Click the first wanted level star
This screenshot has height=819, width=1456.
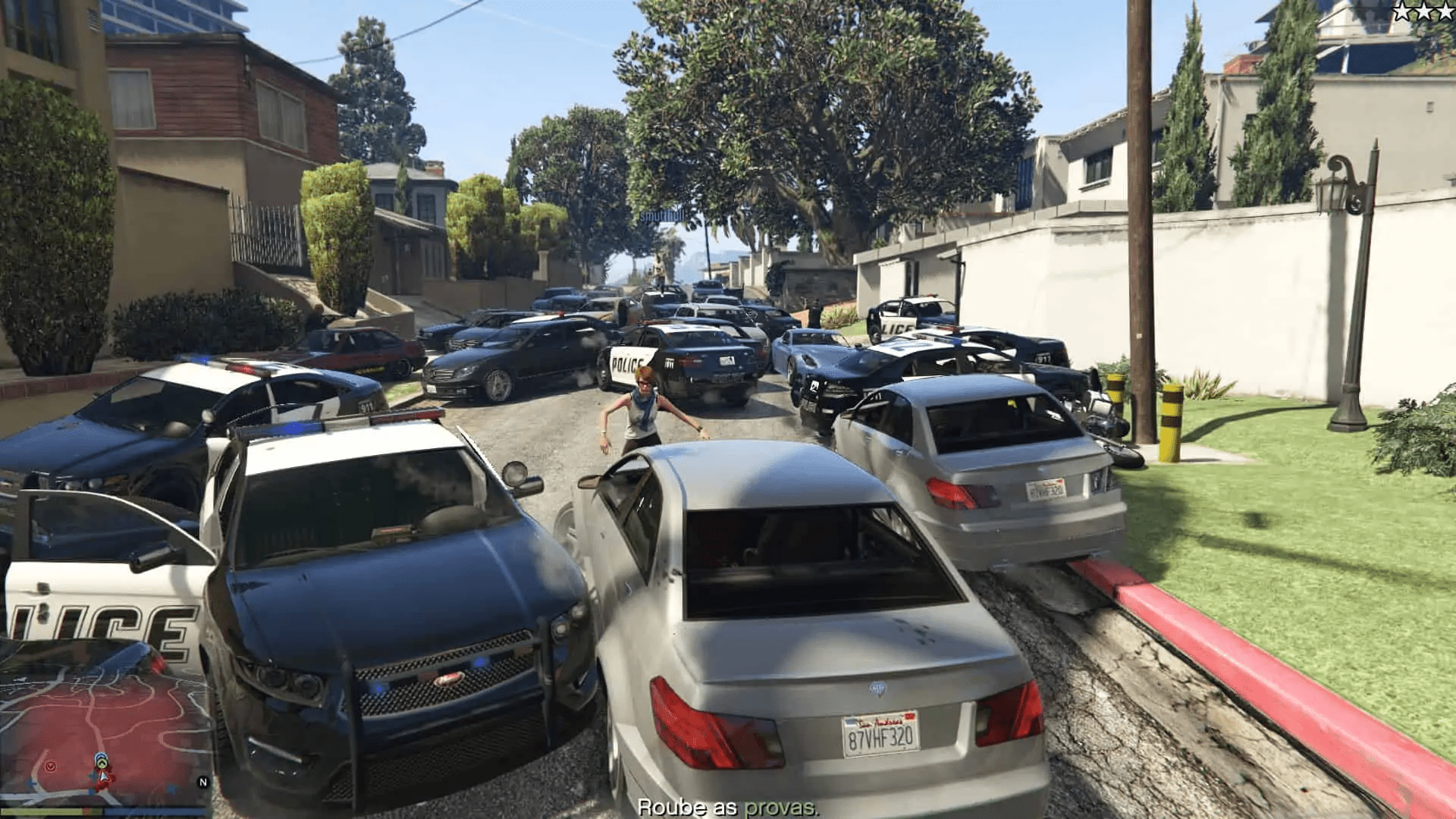pyautogui.click(x=1403, y=11)
